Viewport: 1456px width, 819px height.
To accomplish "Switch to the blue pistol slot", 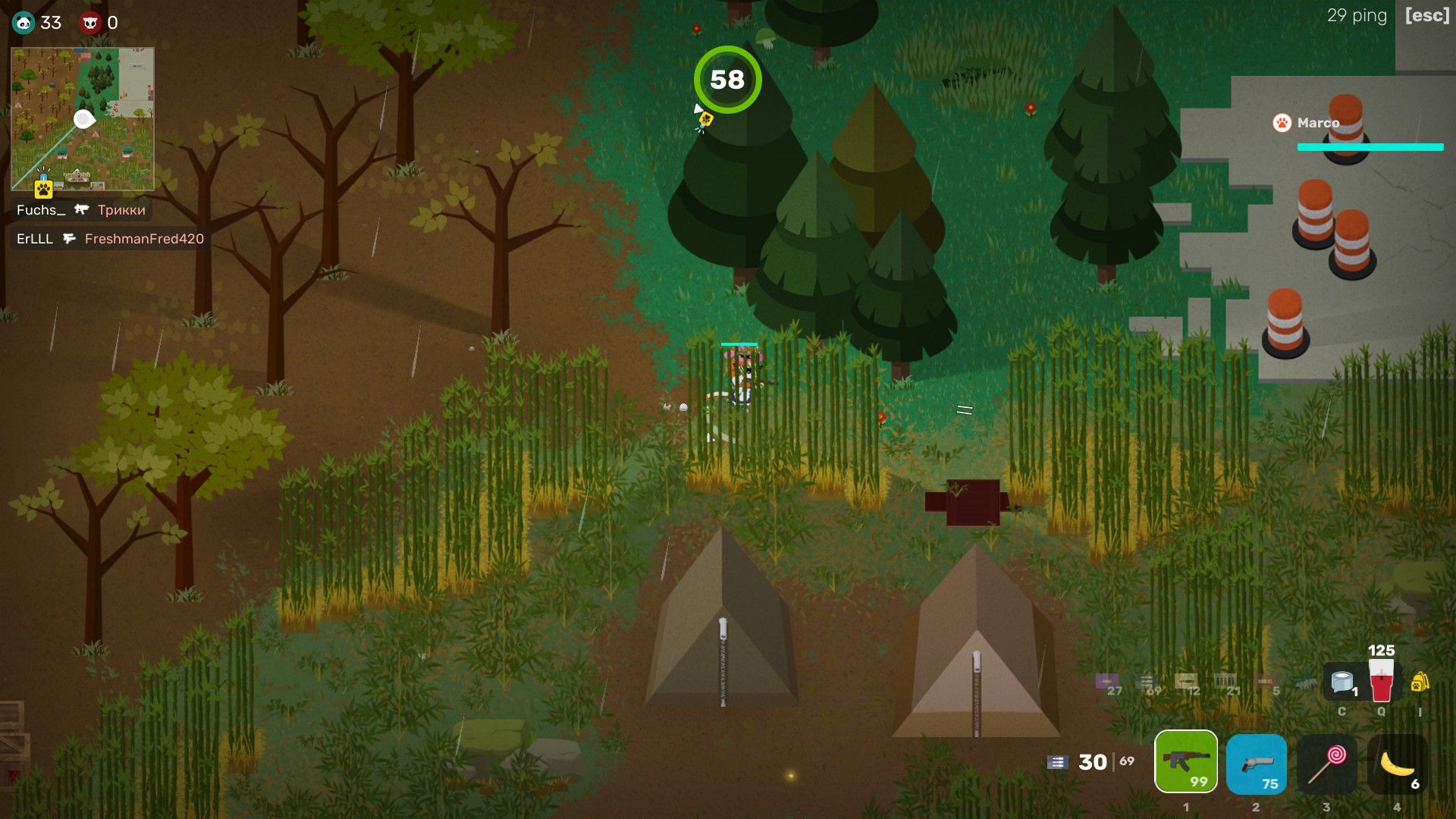I will pos(1256,763).
